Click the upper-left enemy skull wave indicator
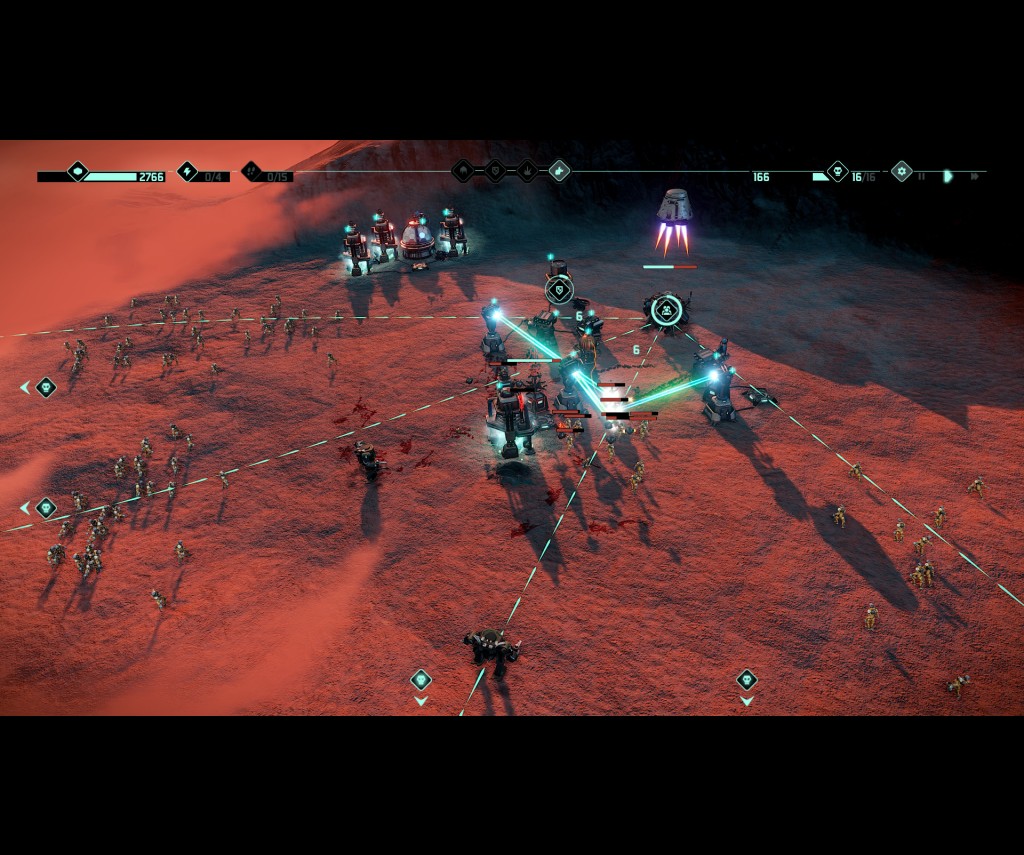 pyautogui.click(x=45, y=387)
